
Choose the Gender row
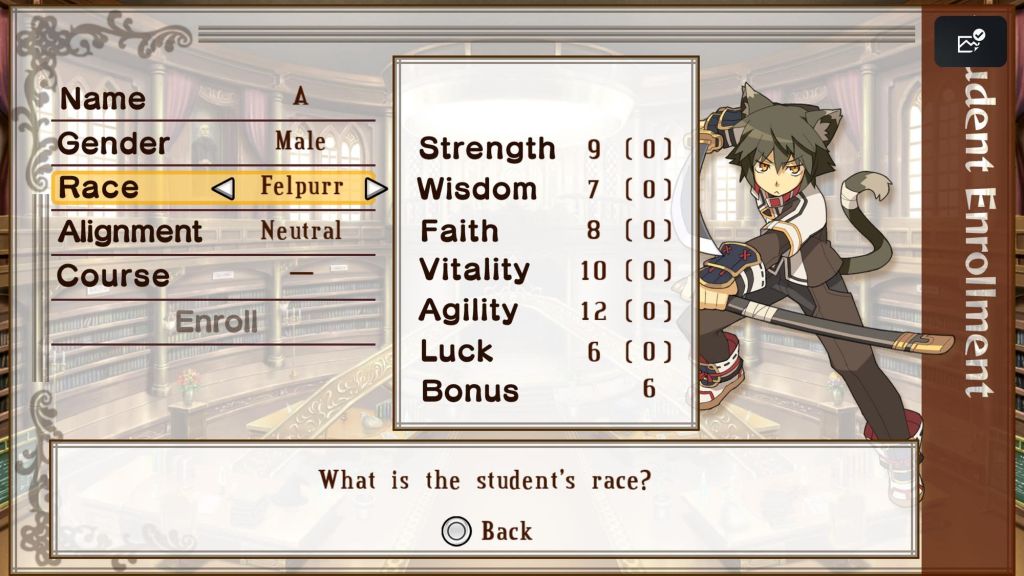(213, 142)
